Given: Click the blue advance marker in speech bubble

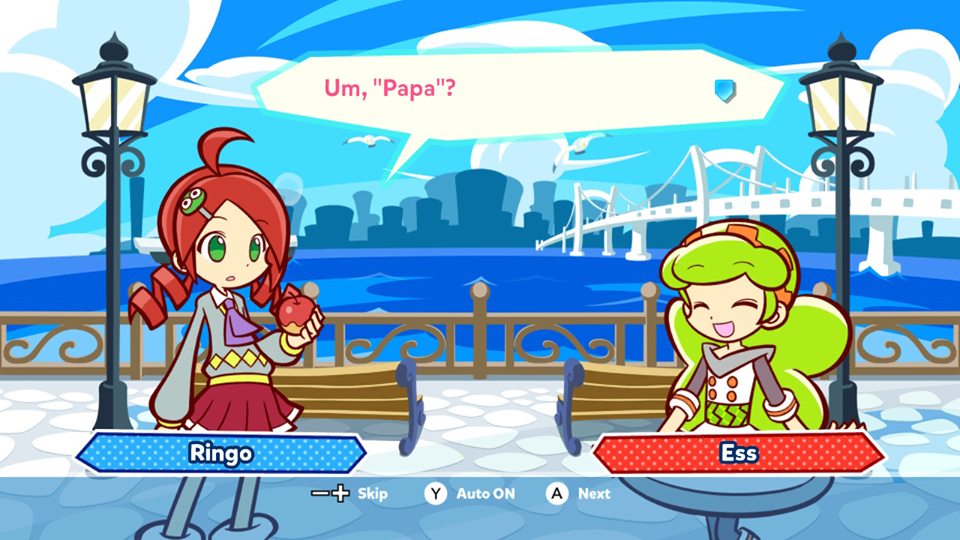Looking at the screenshot, I should click(725, 90).
